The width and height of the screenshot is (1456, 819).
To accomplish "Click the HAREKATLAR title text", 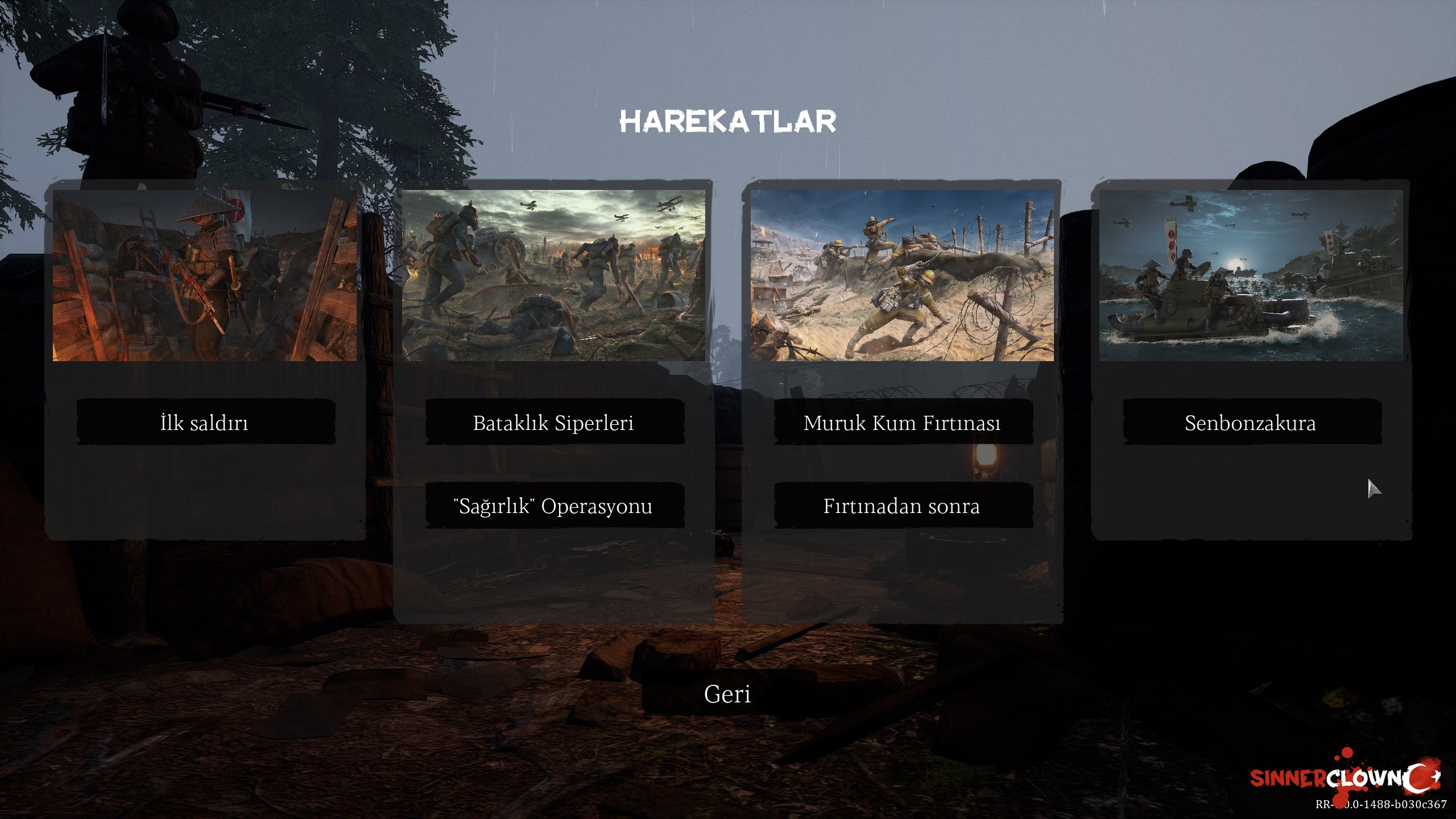I will coord(727,121).
